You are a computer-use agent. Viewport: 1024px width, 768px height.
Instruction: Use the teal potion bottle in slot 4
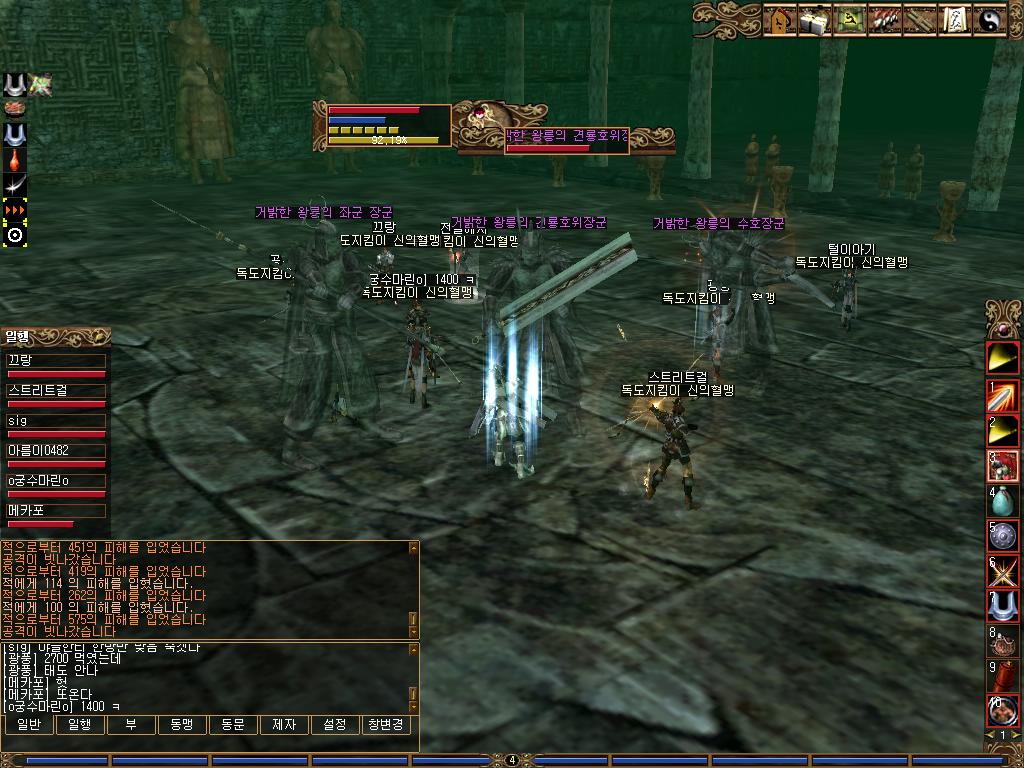[x=1003, y=499]
